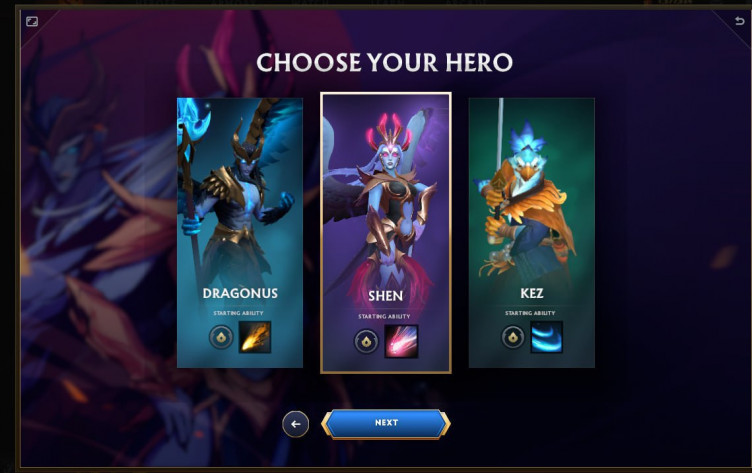Screen dimensions: 752x473
Task: Inspect Dragonus's fiery starting ability icon
Action: (x=255, y=338)
